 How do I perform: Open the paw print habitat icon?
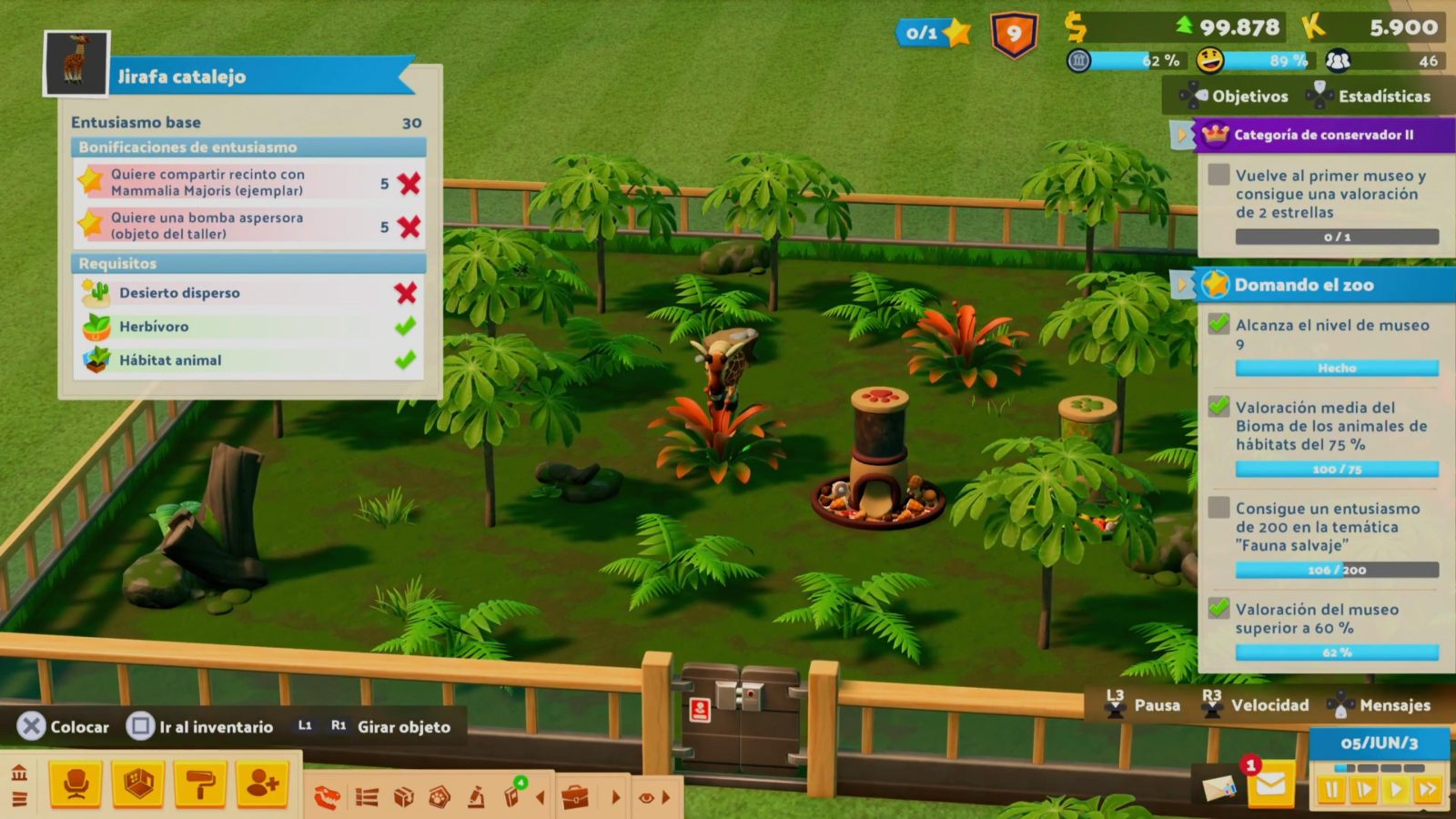tap(440, 798)
